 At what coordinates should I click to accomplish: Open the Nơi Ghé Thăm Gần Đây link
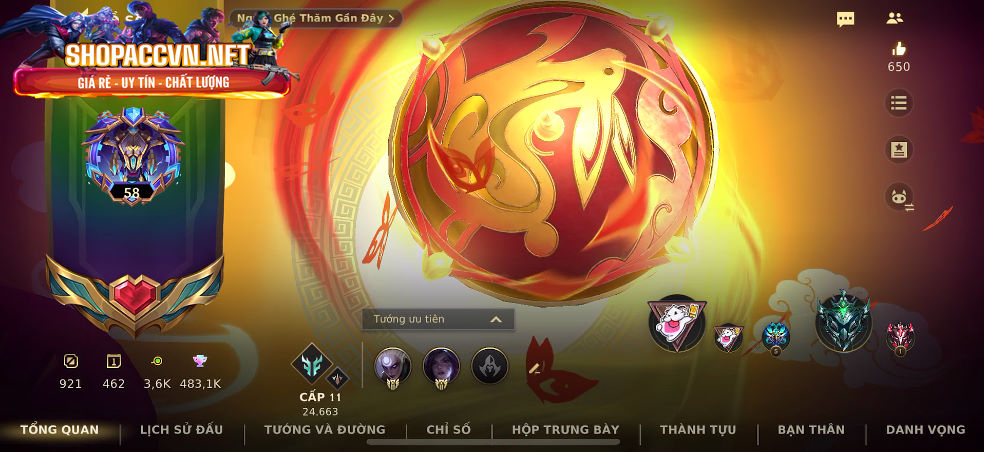pos(316,17)
